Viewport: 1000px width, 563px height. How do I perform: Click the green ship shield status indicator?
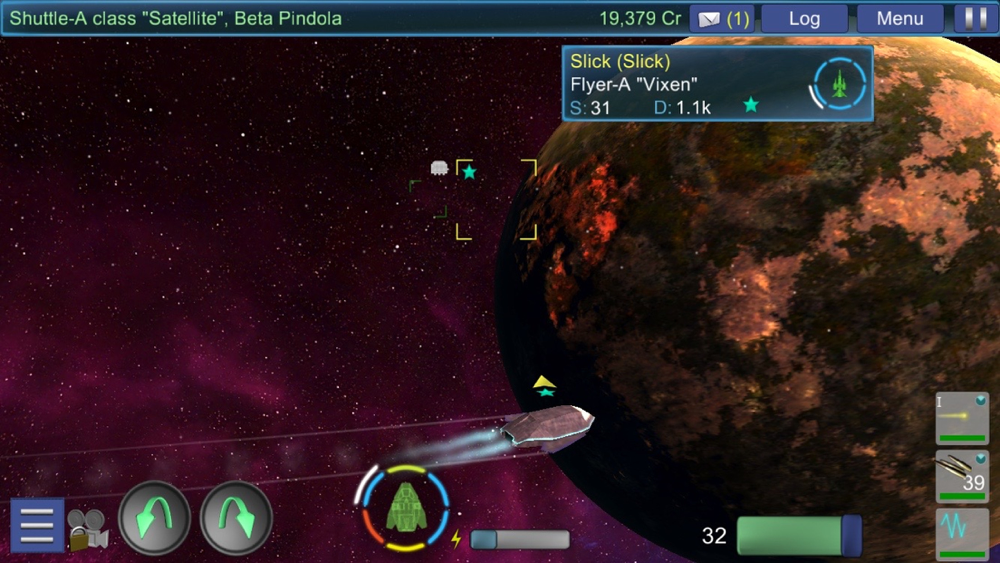[x=405, y=507]
